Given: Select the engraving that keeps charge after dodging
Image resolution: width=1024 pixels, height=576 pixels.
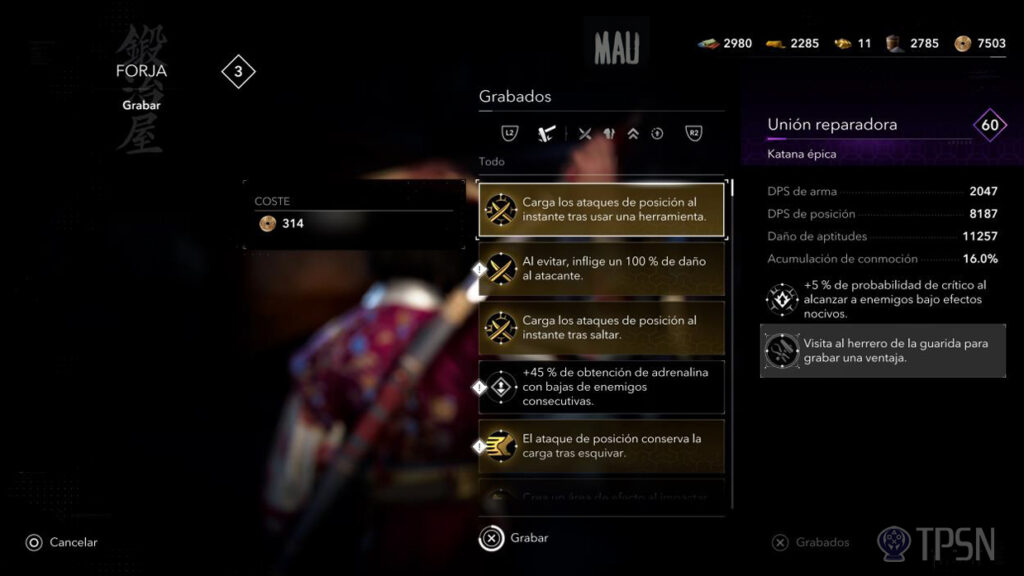Looking at the screenshot, I should pyautogui.click(x=602, y=446).
